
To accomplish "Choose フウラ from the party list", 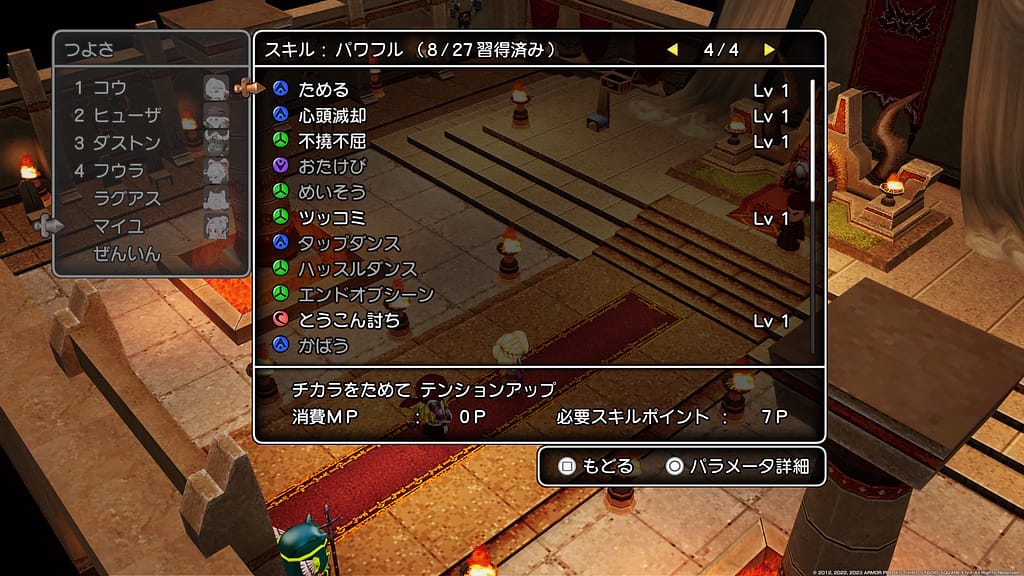I will (118, 171).
